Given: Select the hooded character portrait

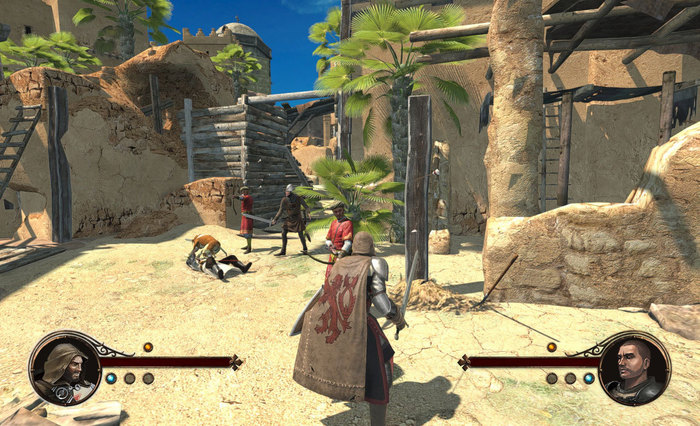Looking at the screenshot, I should [64, 368].
